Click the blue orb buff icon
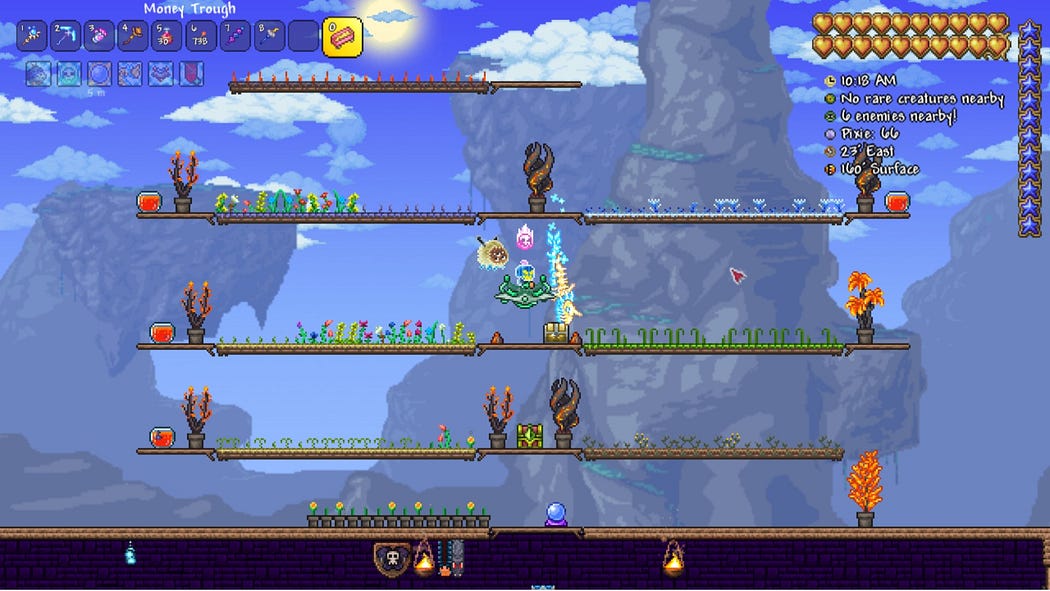This screenshot has width=1050, height=591. coord(99,73)
